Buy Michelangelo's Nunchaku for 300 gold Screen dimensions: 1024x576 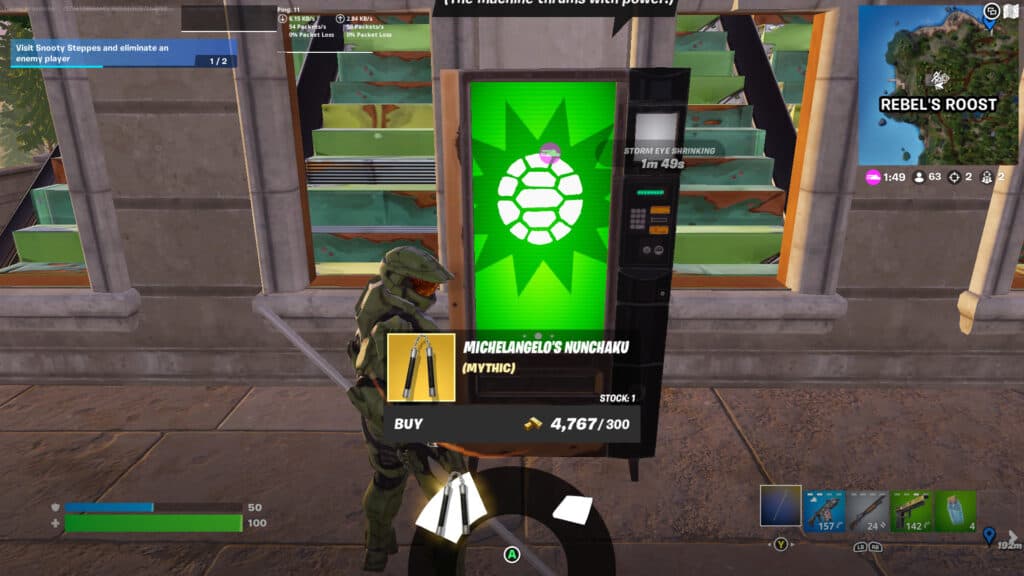[x=512, y=424]
